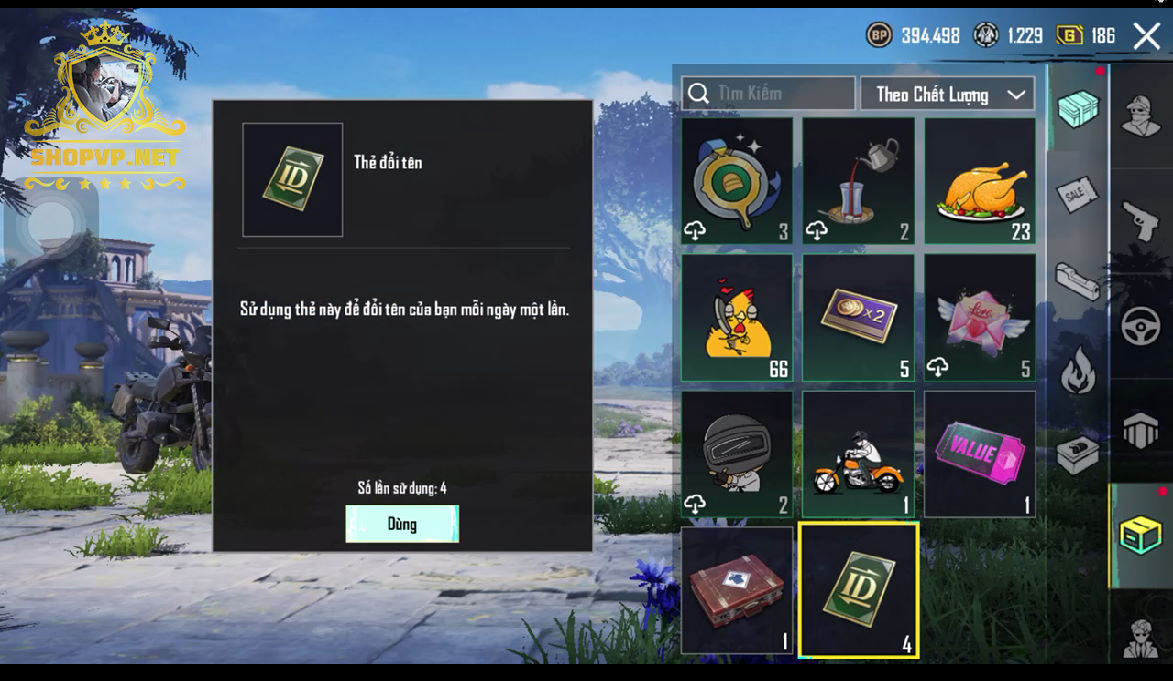Viewport: 1173px width, 681px height.
Task: Choose the black helmet character sticker
Action: click(737, 454)
